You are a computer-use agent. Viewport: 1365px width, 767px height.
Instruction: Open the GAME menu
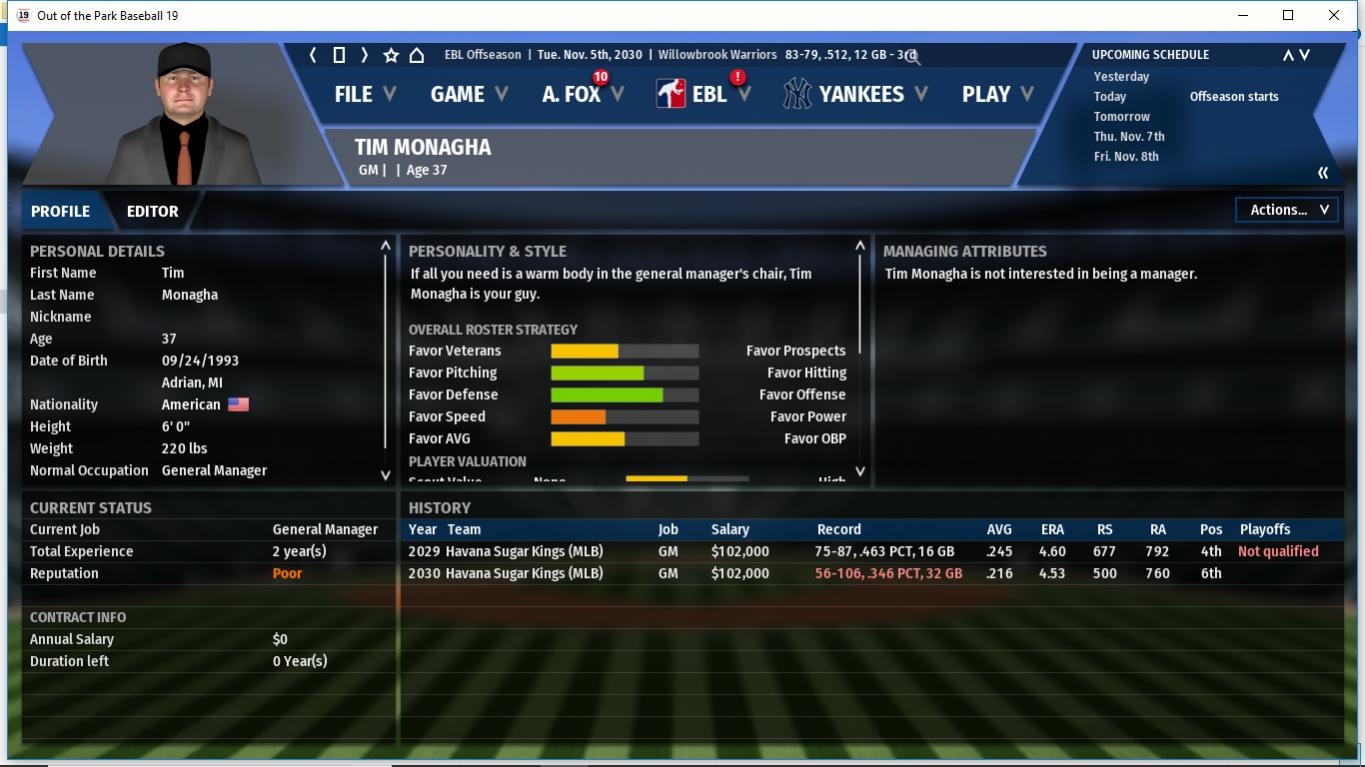point(469,94)
